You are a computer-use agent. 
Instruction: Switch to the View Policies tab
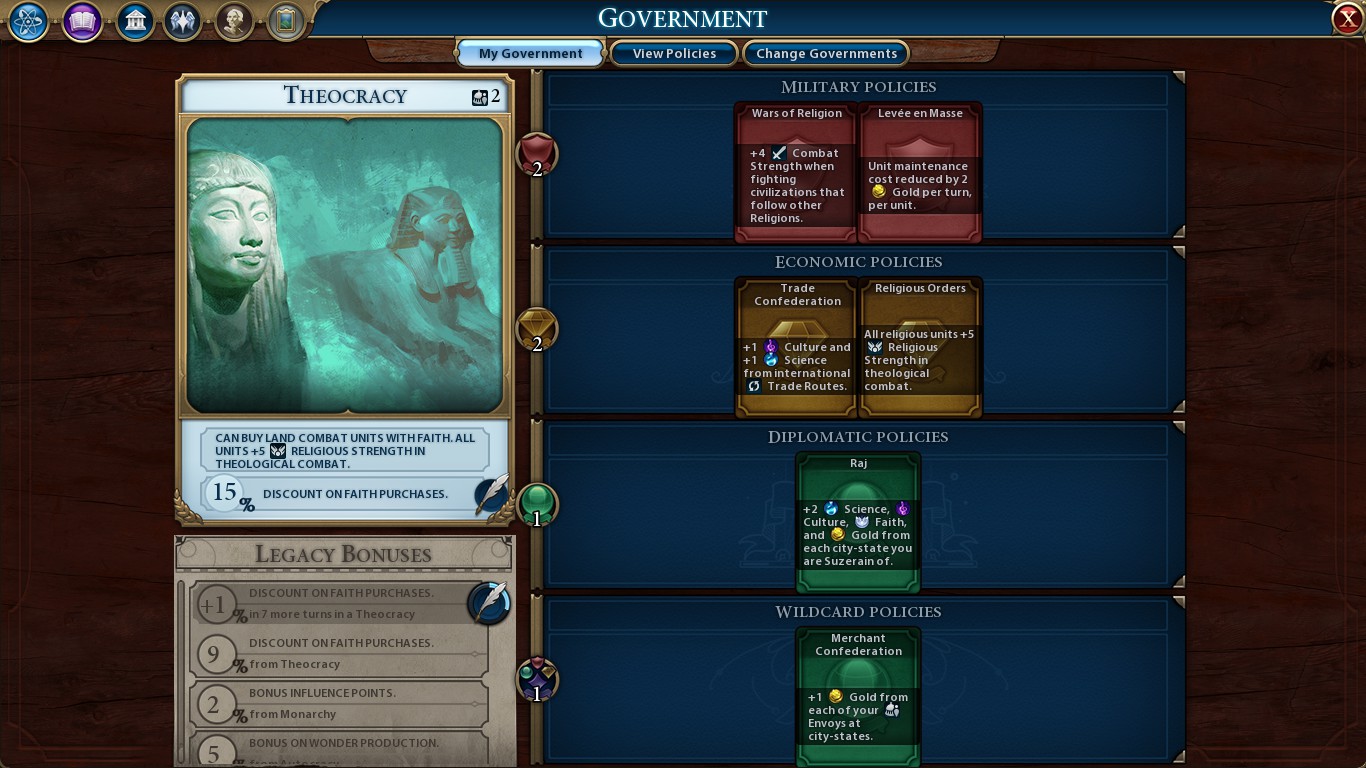674,53
